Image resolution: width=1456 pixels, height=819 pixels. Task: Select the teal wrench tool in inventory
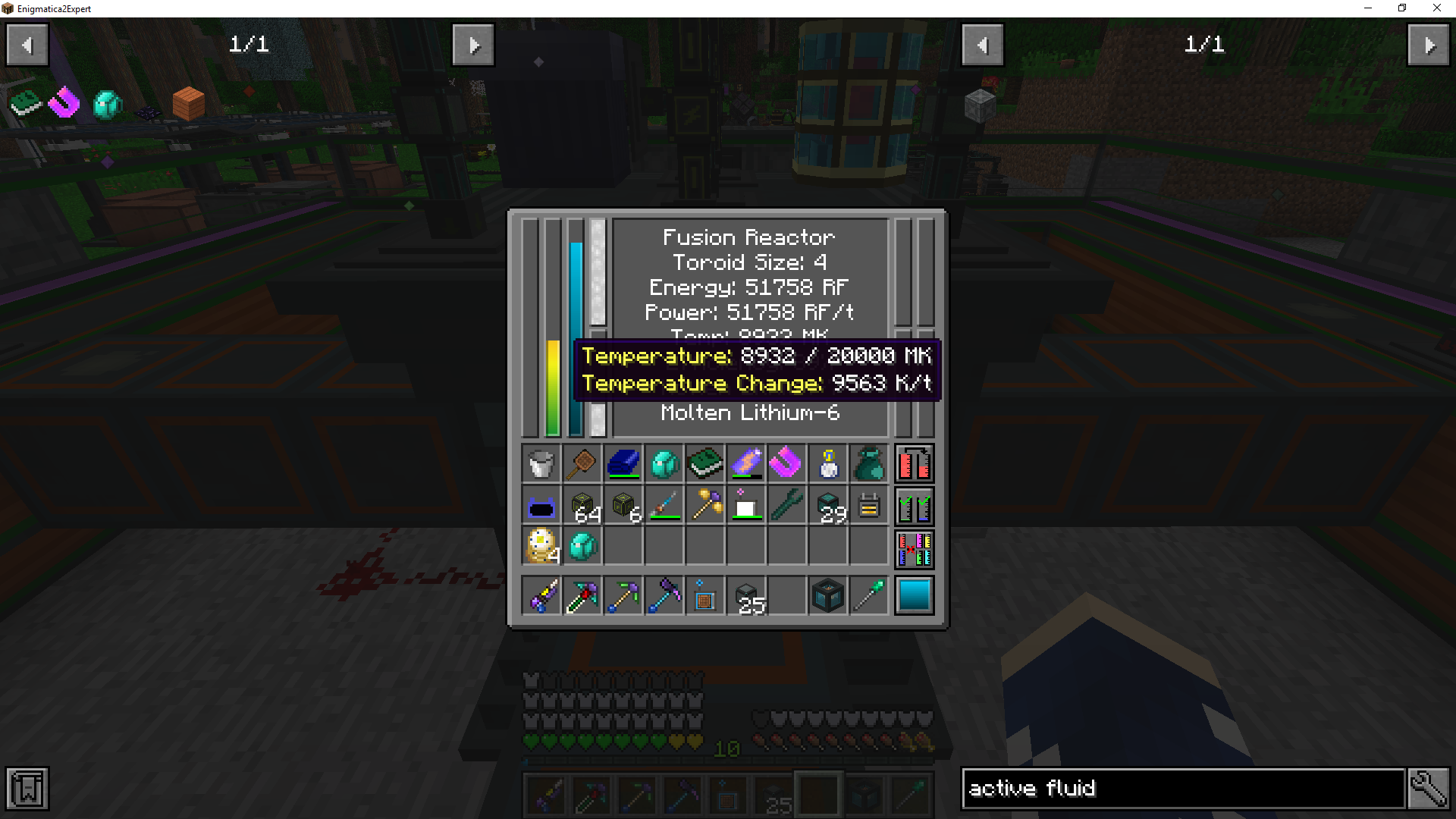tap(787, 506)
